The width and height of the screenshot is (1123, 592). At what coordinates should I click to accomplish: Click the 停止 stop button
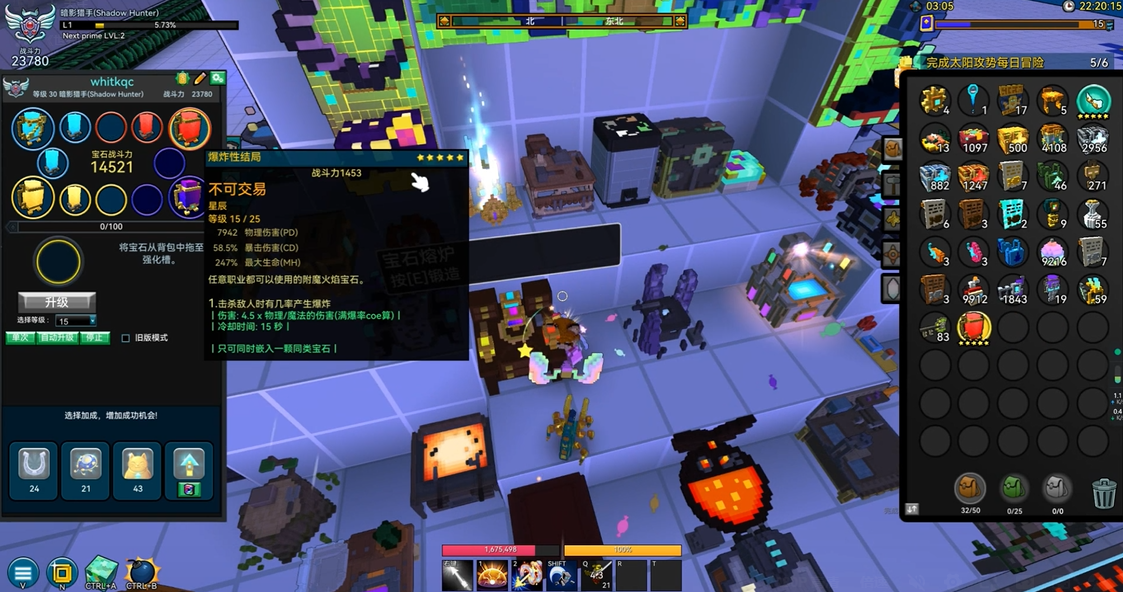(94, 338)
